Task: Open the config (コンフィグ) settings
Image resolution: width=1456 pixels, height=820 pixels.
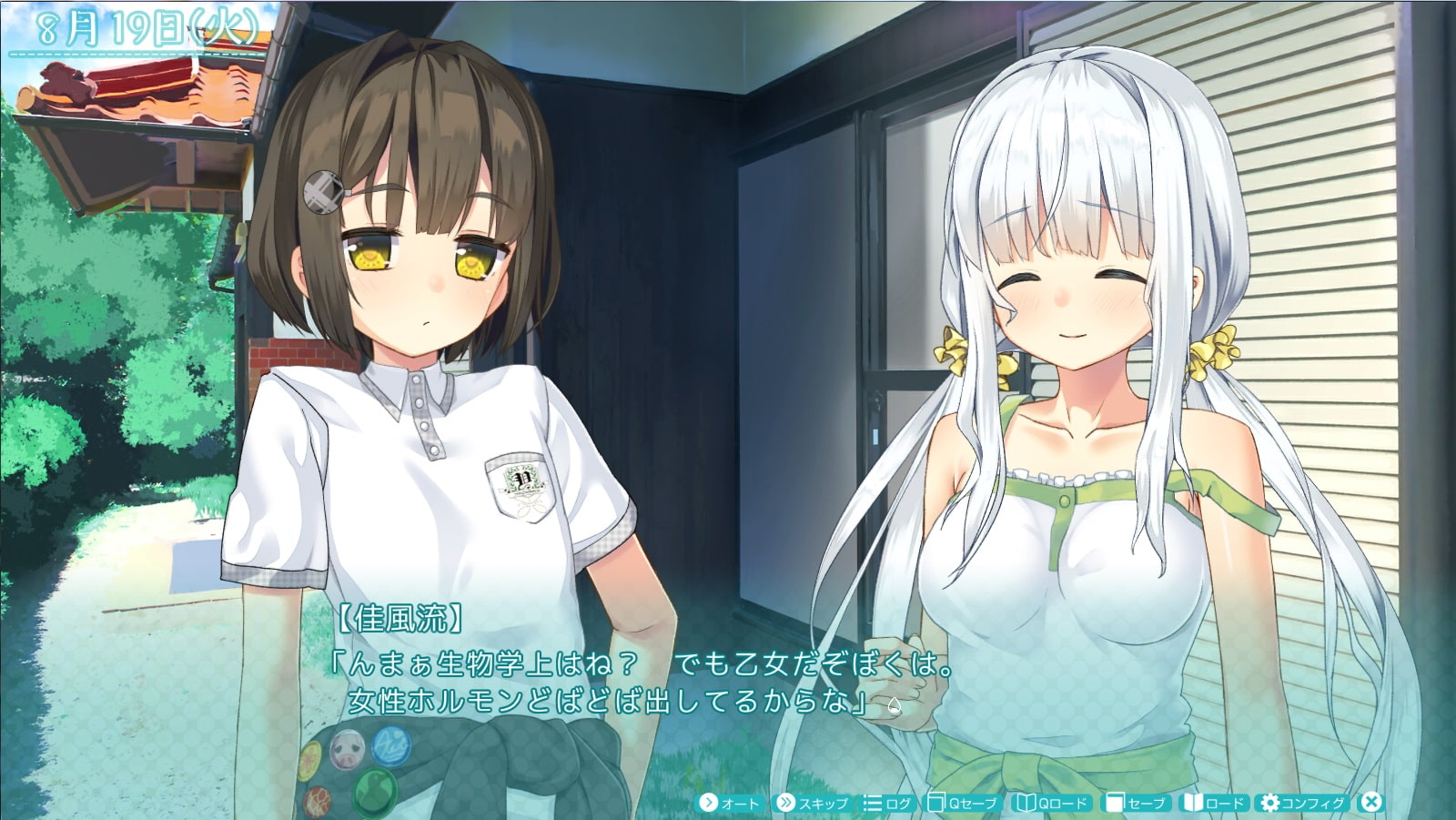Action: (1302, 803)
